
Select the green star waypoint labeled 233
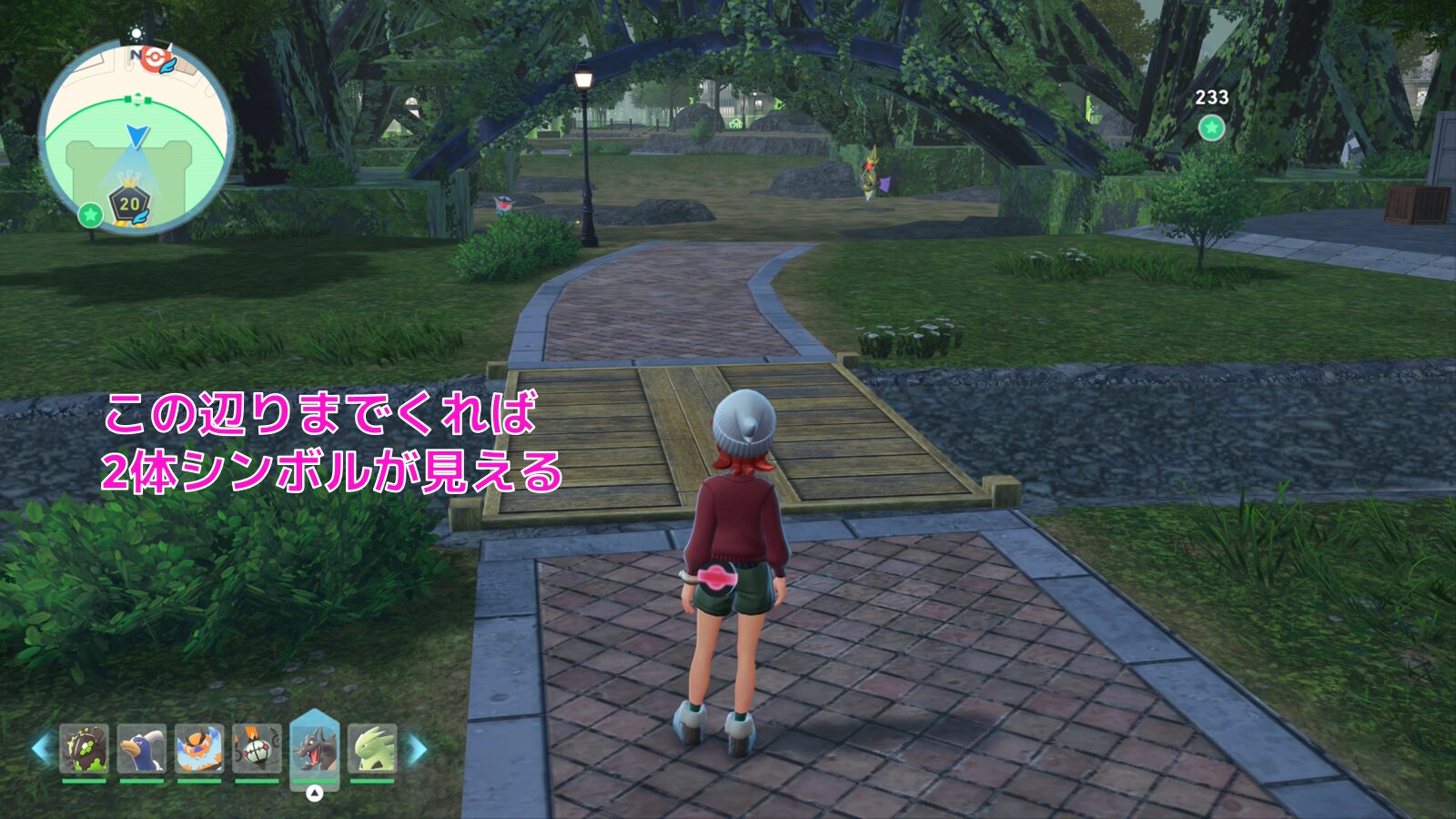coord(1211,128)
